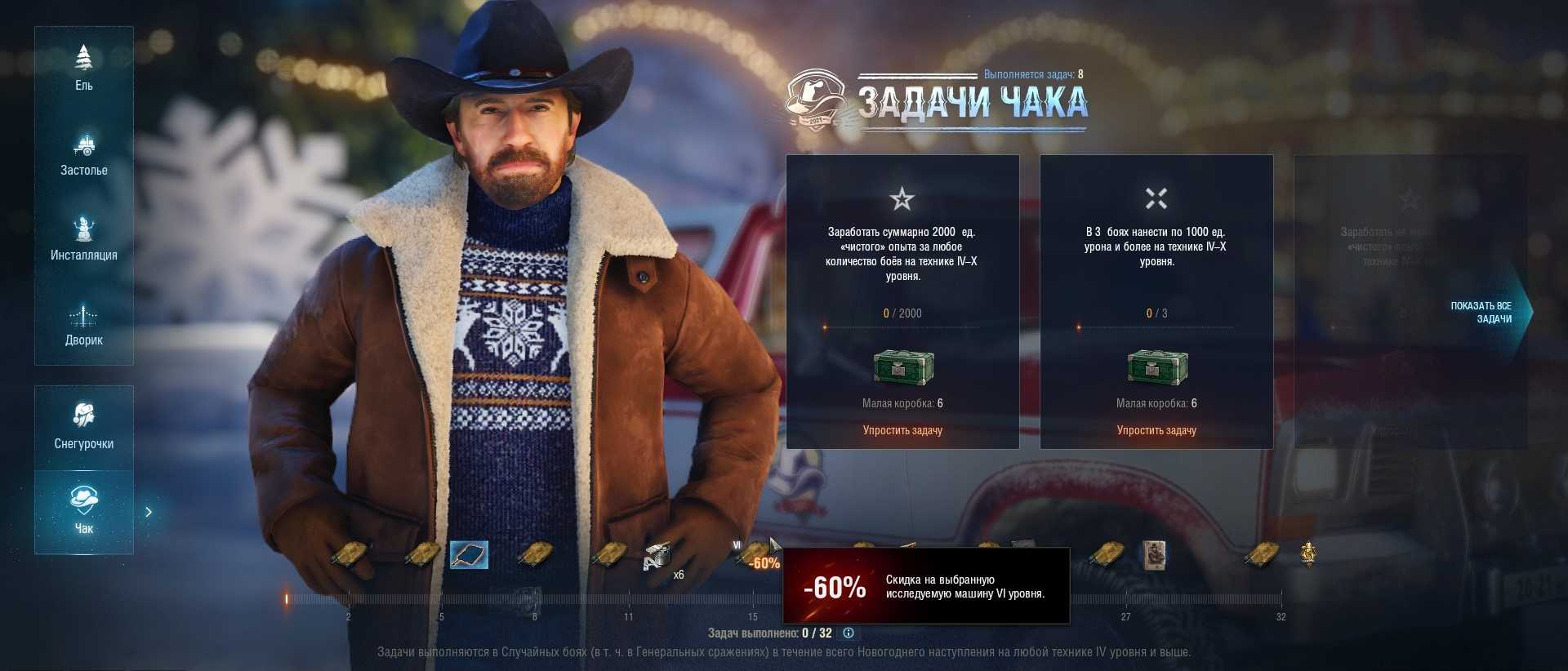Image resolution: width=1568 pixels, height=671 pixels.
Task: Select the Инсталляция section
Action: [x=83, y=239]
